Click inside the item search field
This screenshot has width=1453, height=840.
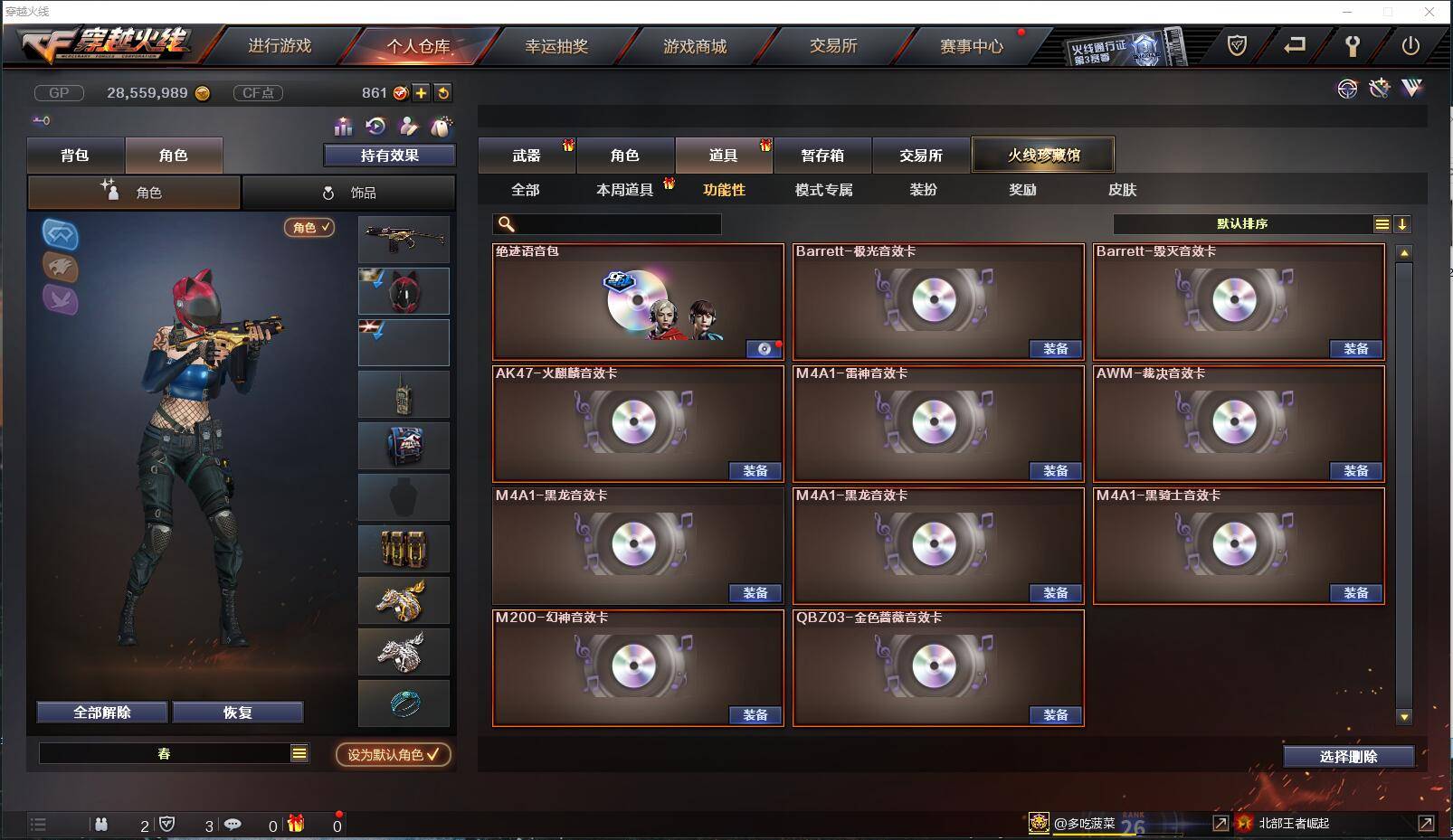pos(606,223)
